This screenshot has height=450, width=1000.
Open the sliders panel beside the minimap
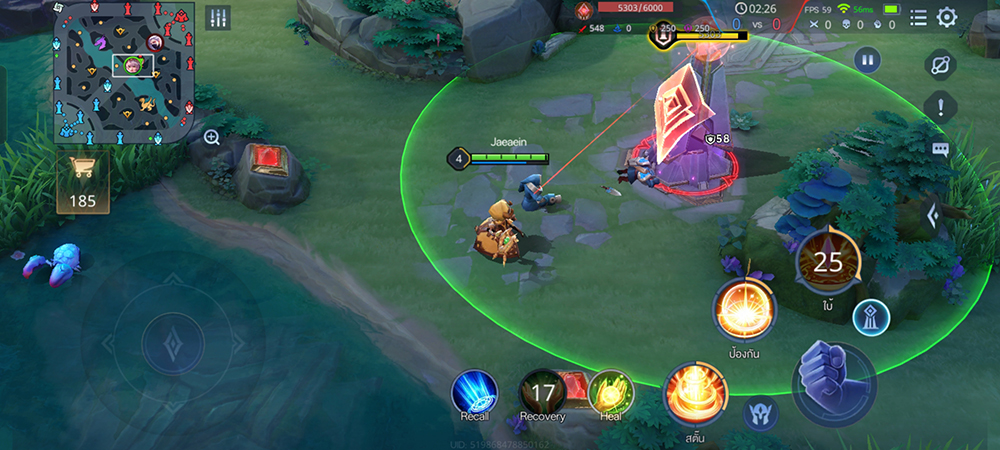(218, 18)
